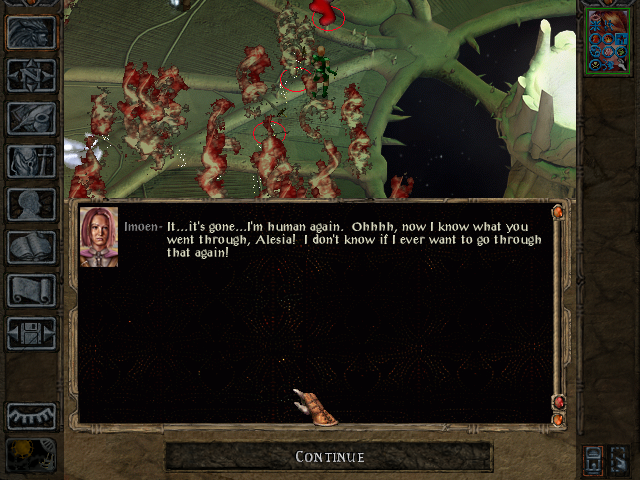Open the area map with compass icon
Viewport: 640px width, 480px height.
[31, 75]
